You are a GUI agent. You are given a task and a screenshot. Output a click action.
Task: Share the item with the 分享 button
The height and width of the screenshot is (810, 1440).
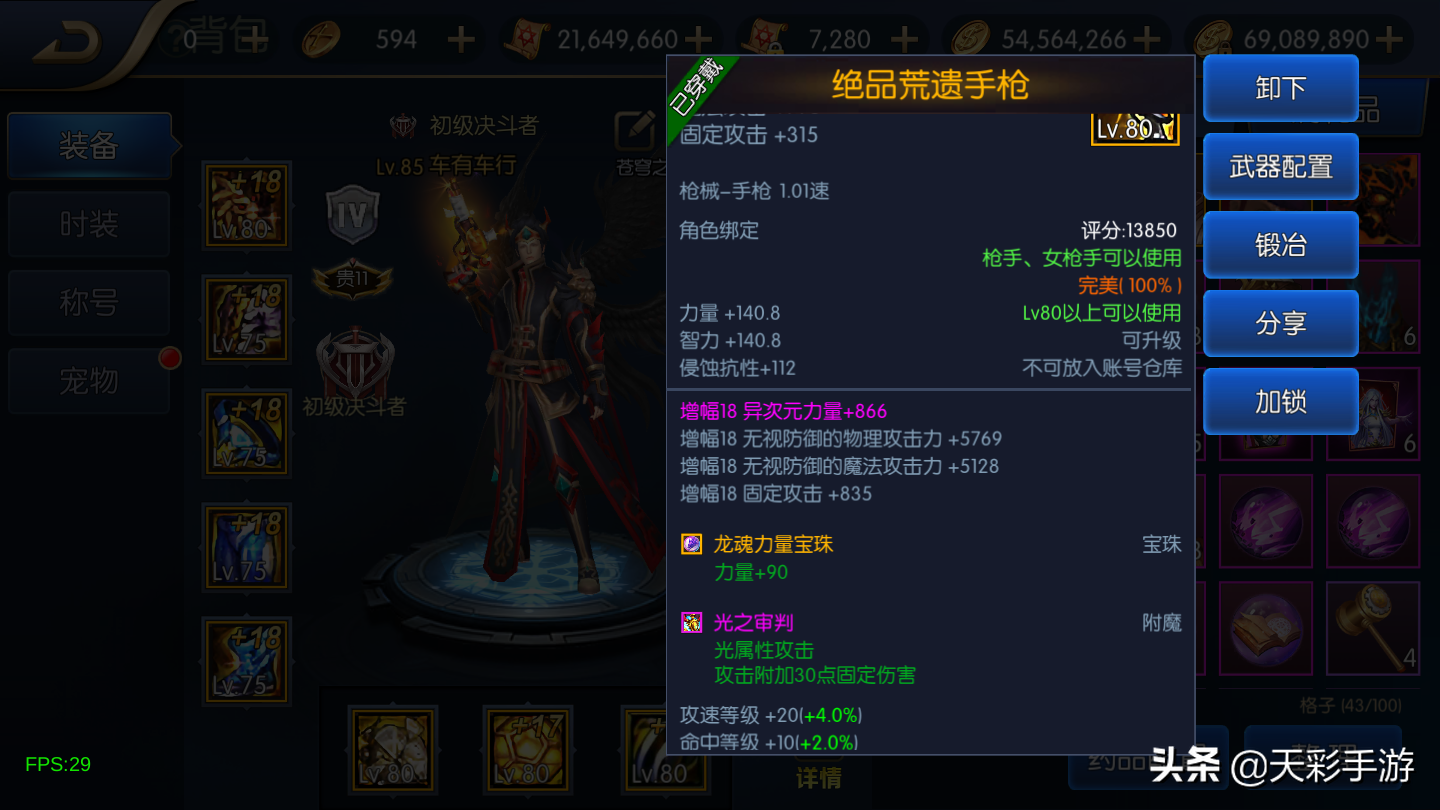[1281, 323]
